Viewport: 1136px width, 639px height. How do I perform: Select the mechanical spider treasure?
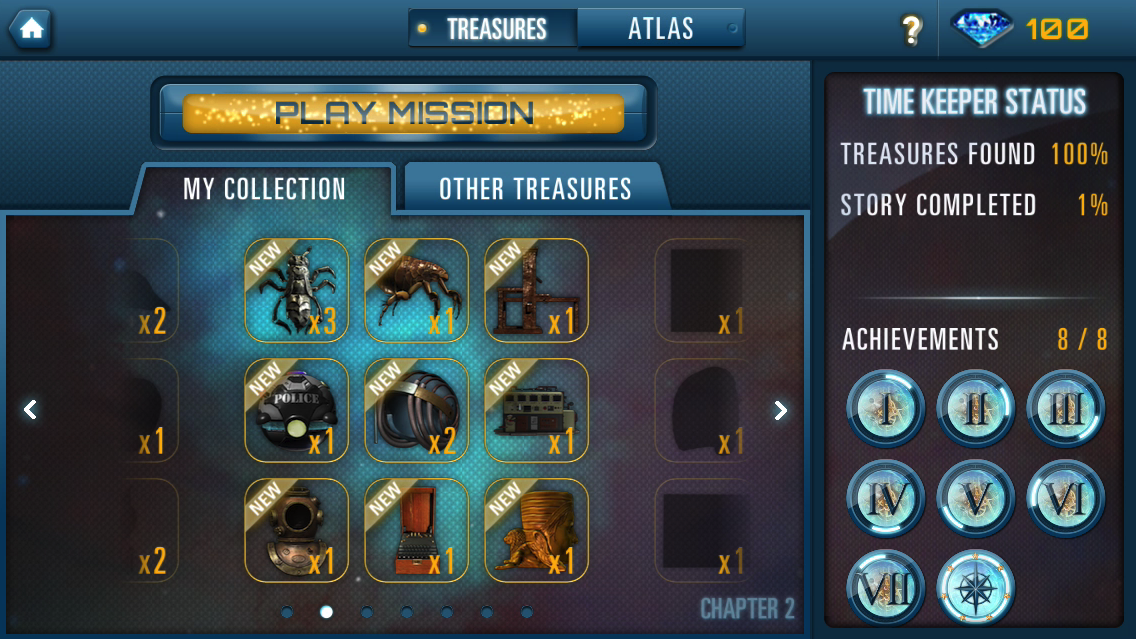tap(296, 290)
